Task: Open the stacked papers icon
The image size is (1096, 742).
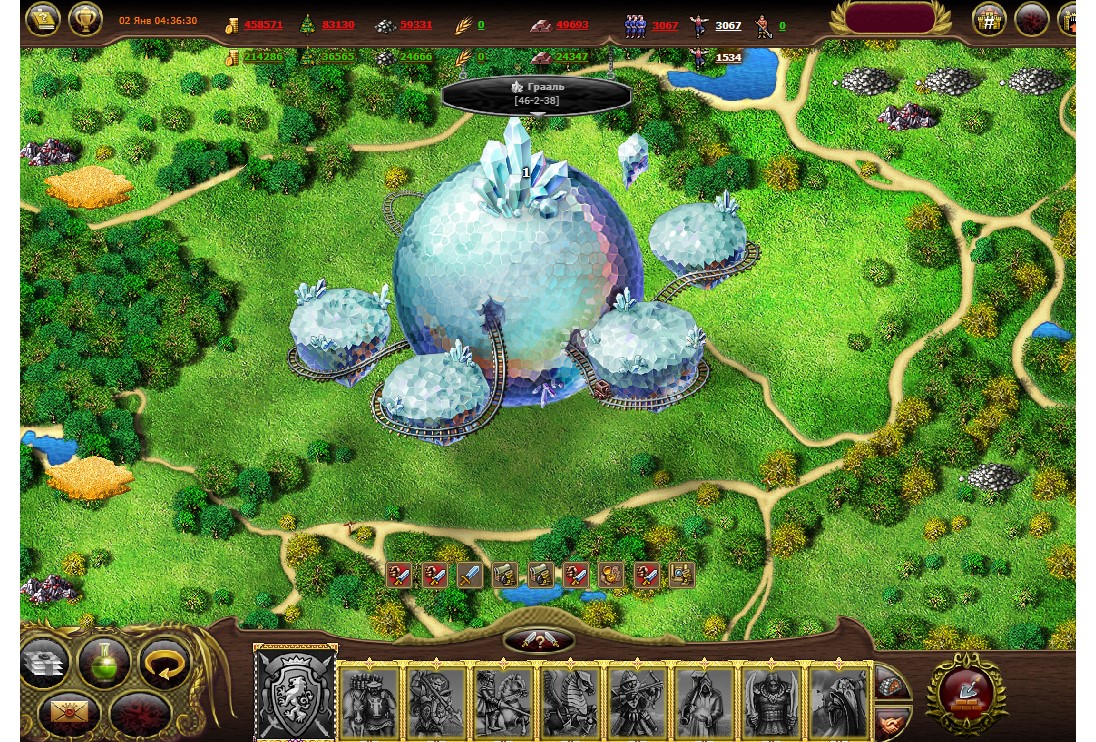Action: coord(44,662)
